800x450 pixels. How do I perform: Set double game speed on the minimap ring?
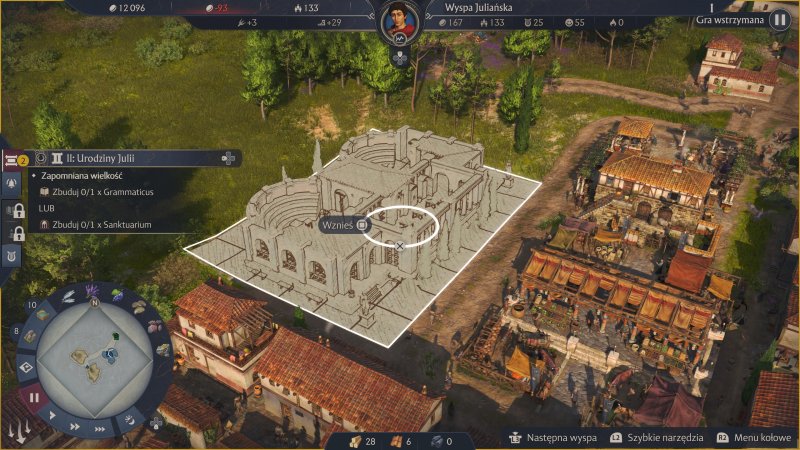coord(77,426)
